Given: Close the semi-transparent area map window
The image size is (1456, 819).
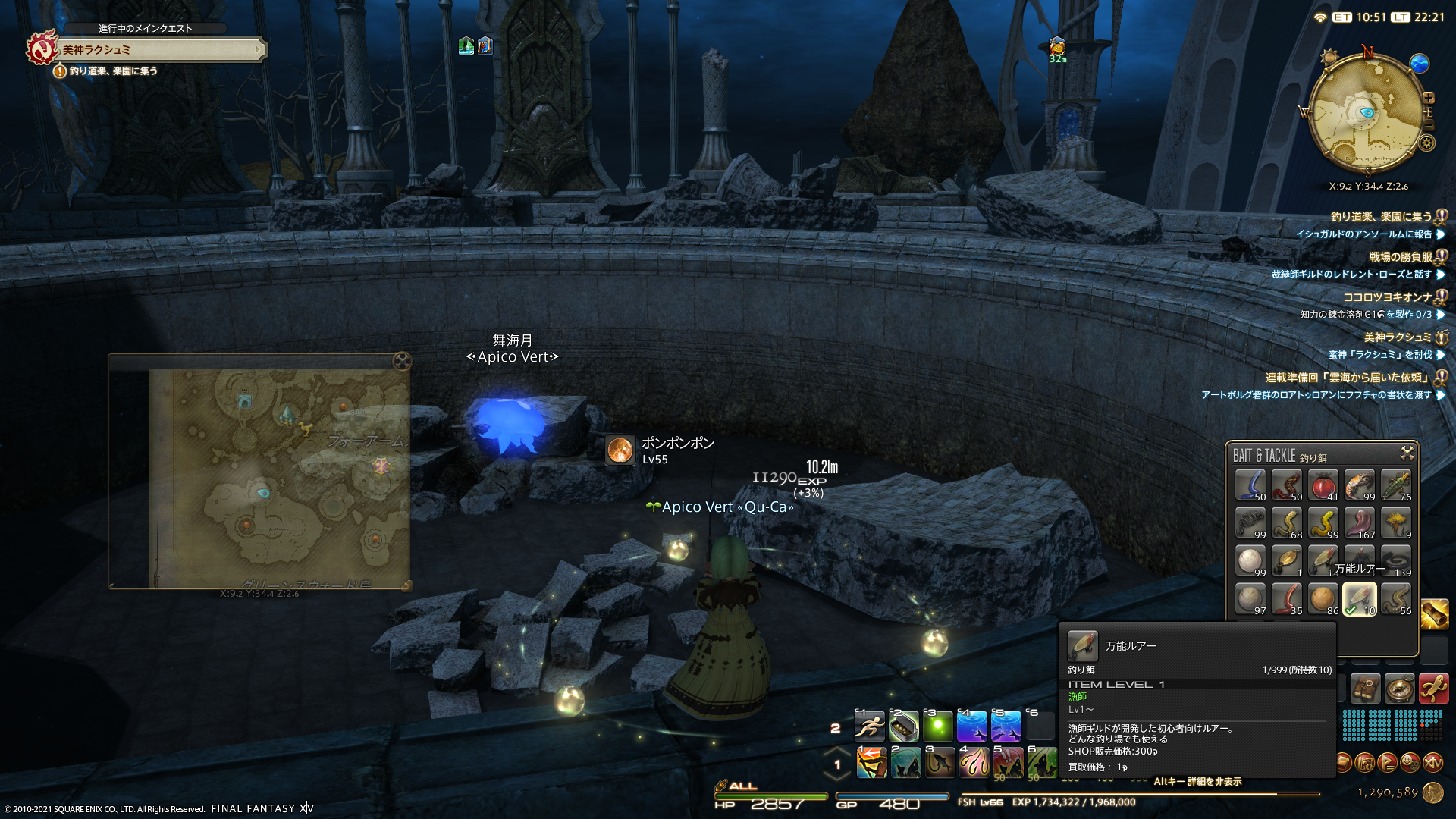Looking at the screenshot, I should pyautogui.click(x=402, y=361).
